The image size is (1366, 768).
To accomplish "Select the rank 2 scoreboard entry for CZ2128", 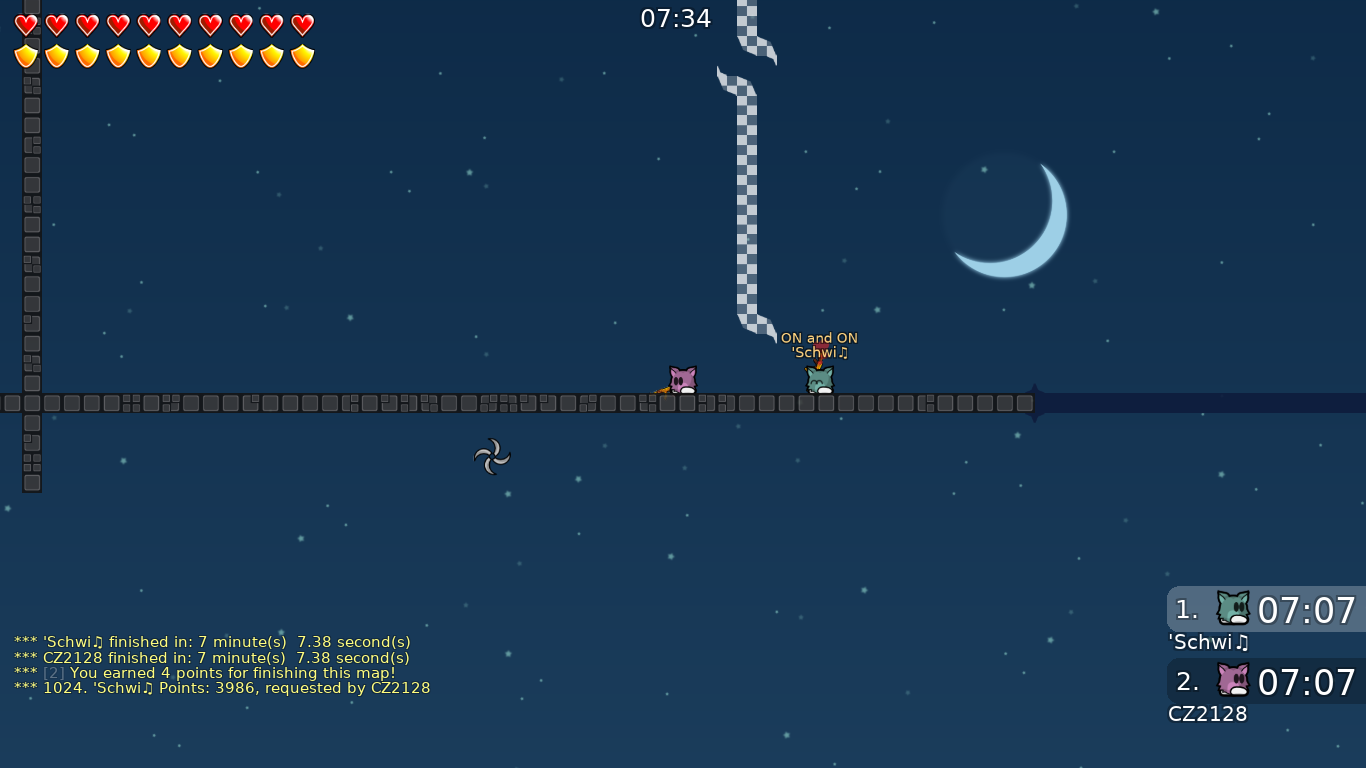I will [x=1265, y=681].
